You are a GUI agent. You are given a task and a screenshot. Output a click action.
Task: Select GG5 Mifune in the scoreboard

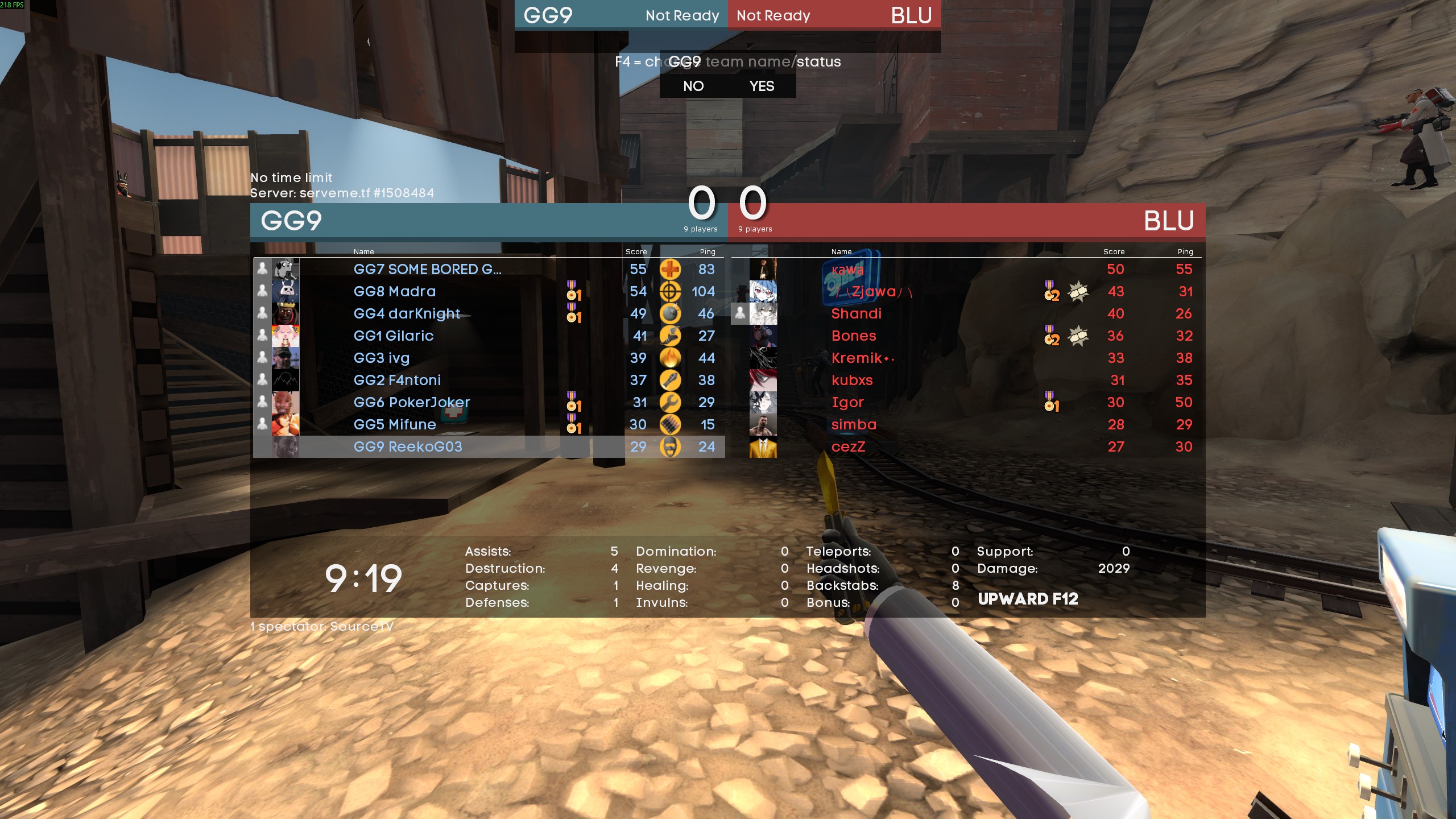pyautogui.click(x=394, y=425)
